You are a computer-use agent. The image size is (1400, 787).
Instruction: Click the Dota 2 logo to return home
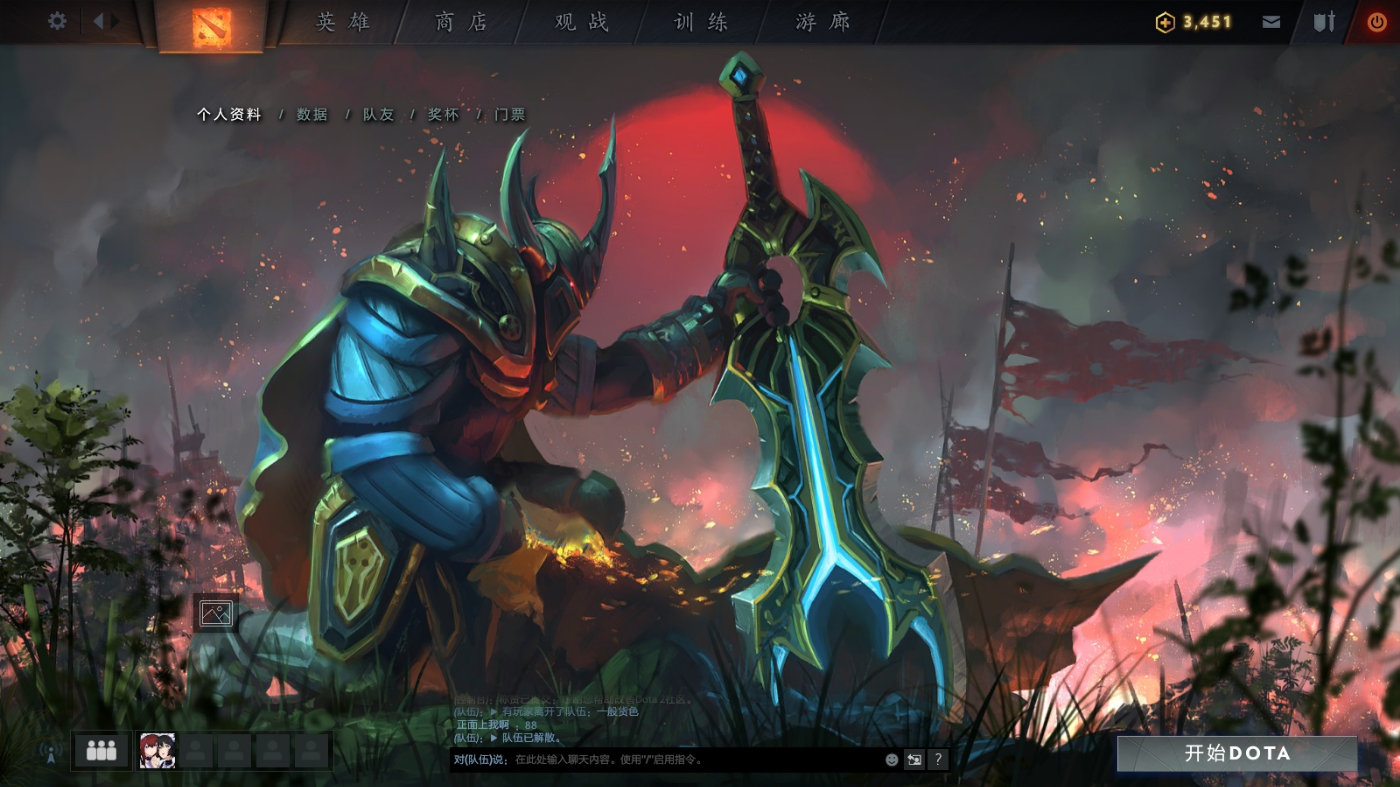tap(213, 25)
